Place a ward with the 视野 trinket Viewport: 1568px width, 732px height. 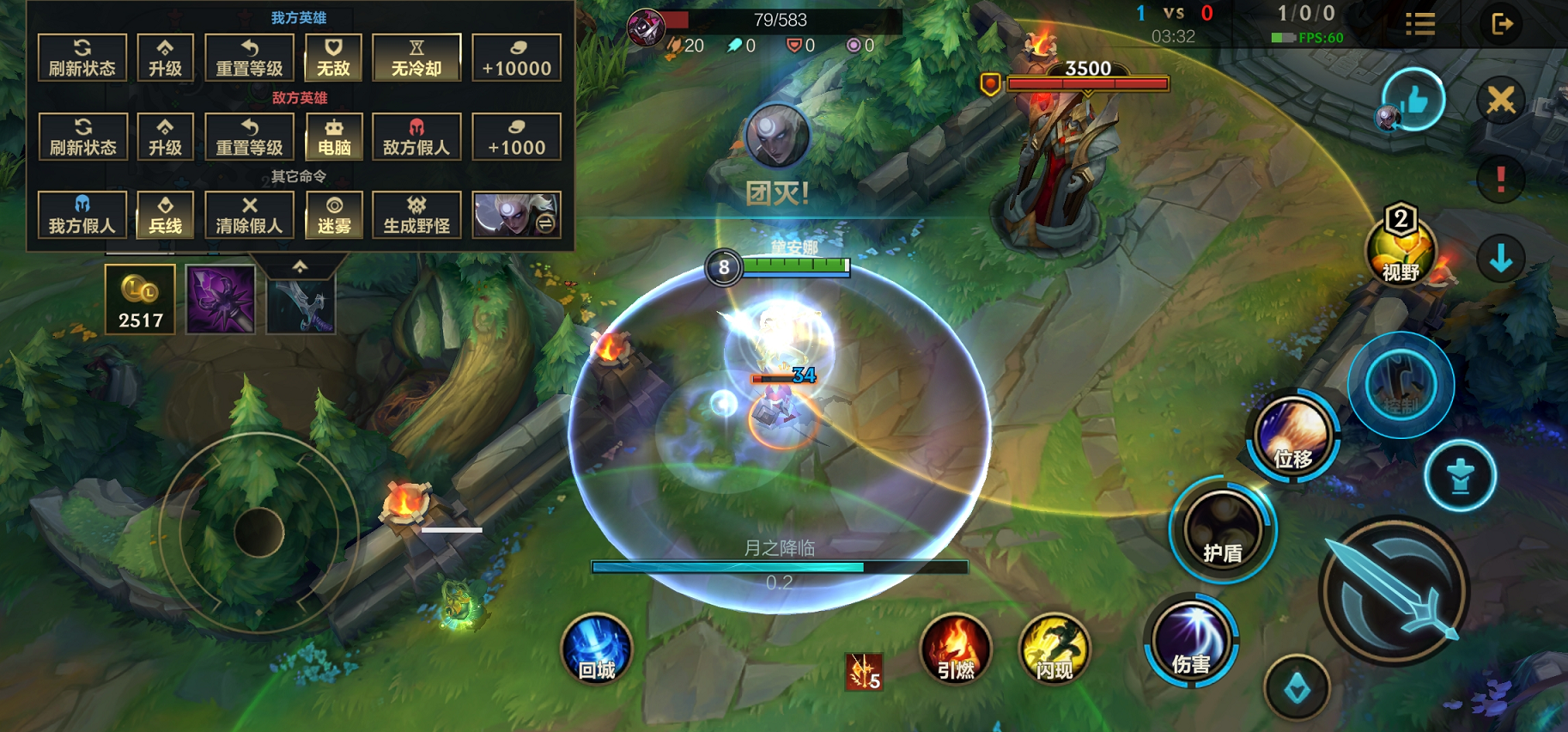pyautogui.click(x=1401, y=249)
